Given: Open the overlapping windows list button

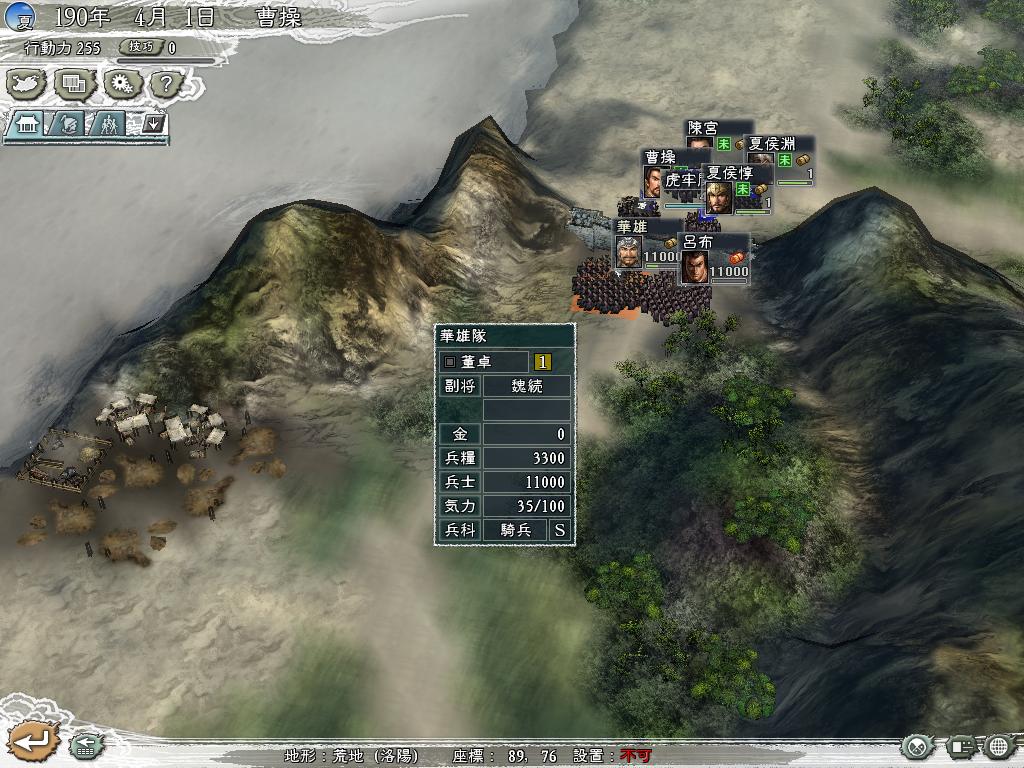Looking at the screenshot, I should [74, 84].
